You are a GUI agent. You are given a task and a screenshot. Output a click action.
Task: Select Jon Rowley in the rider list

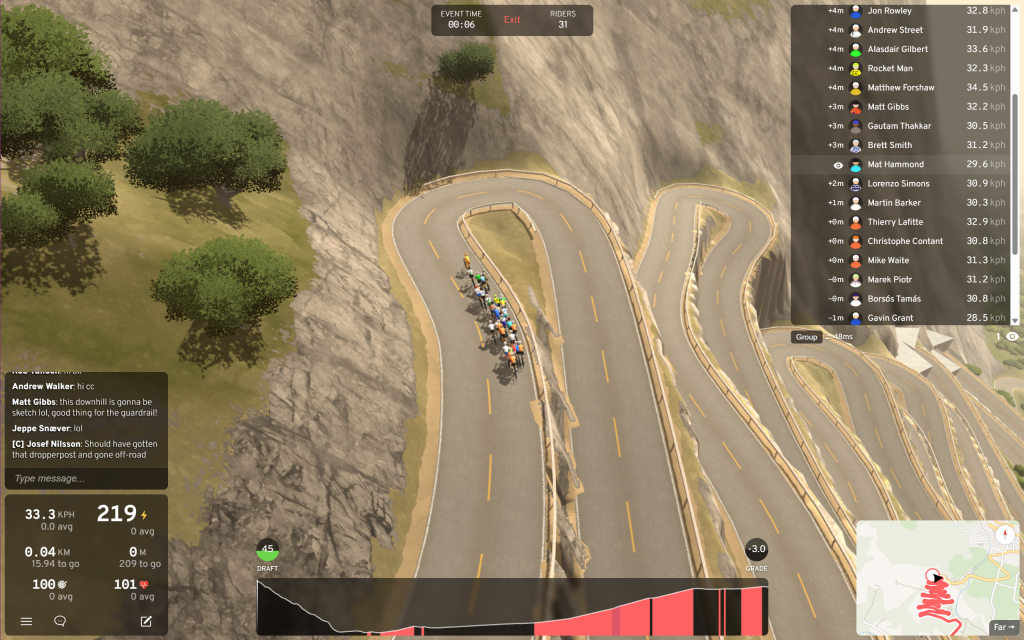coord(889,11)
